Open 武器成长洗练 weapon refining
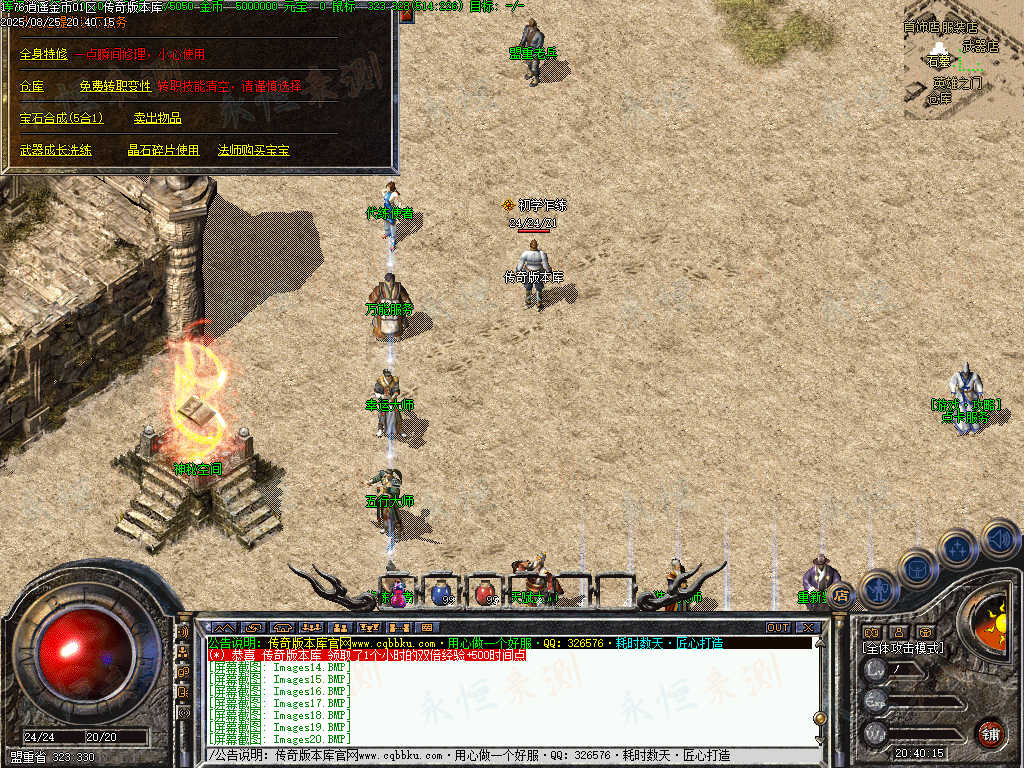1024x768 pixels. coord(55,150)
